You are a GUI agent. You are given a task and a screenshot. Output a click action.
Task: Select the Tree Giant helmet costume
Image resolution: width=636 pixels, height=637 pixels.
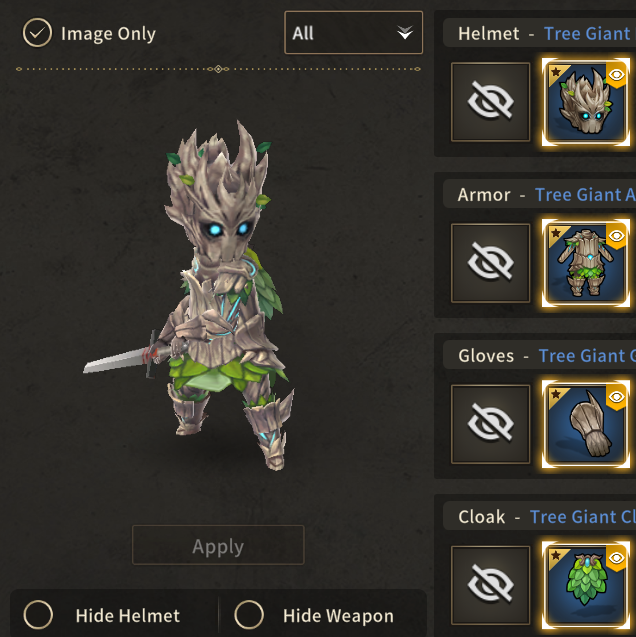(x=588, y=102)
